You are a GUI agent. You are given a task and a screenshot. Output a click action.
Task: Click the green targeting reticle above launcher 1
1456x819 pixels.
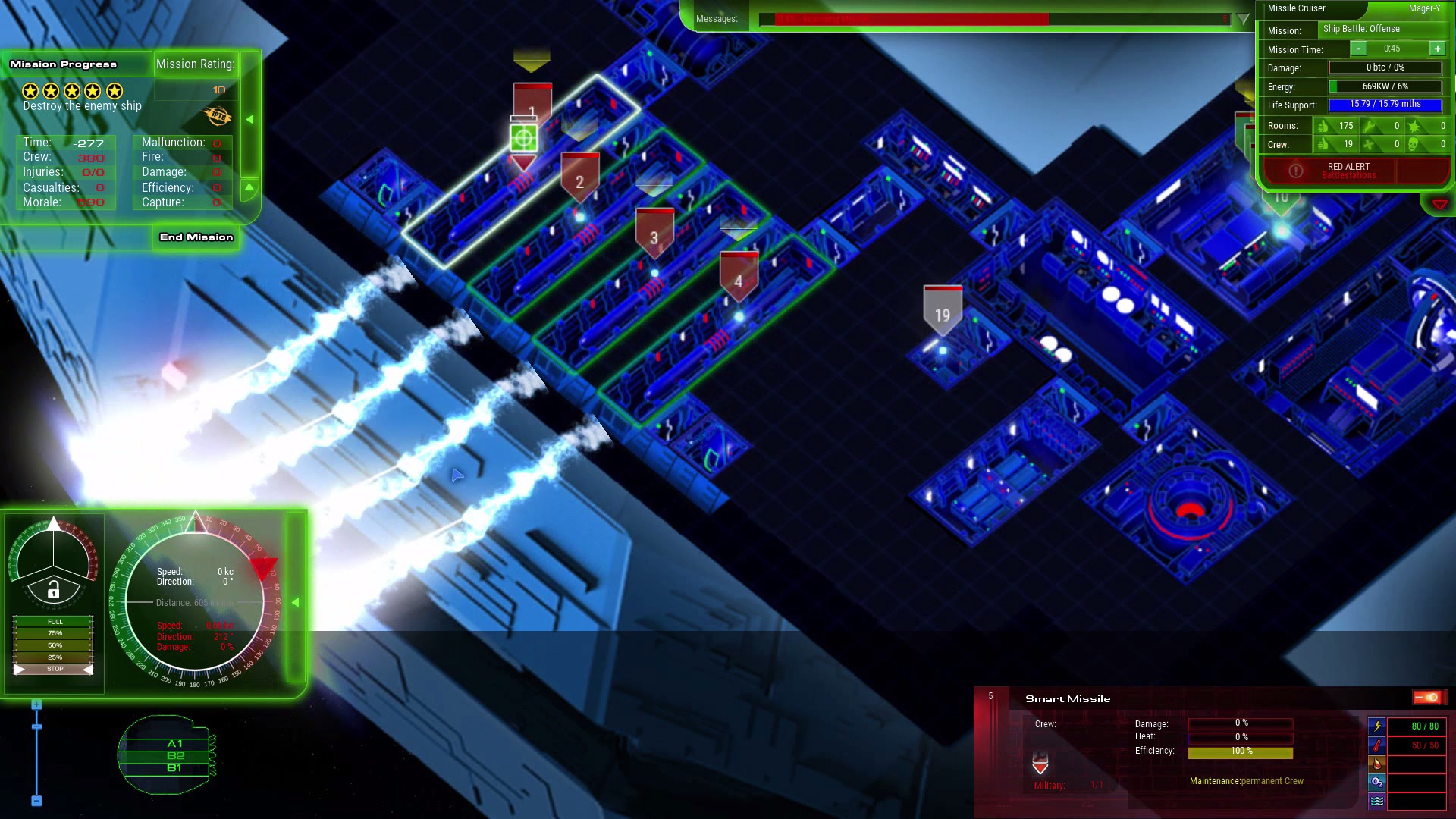[x=525, y=138]
